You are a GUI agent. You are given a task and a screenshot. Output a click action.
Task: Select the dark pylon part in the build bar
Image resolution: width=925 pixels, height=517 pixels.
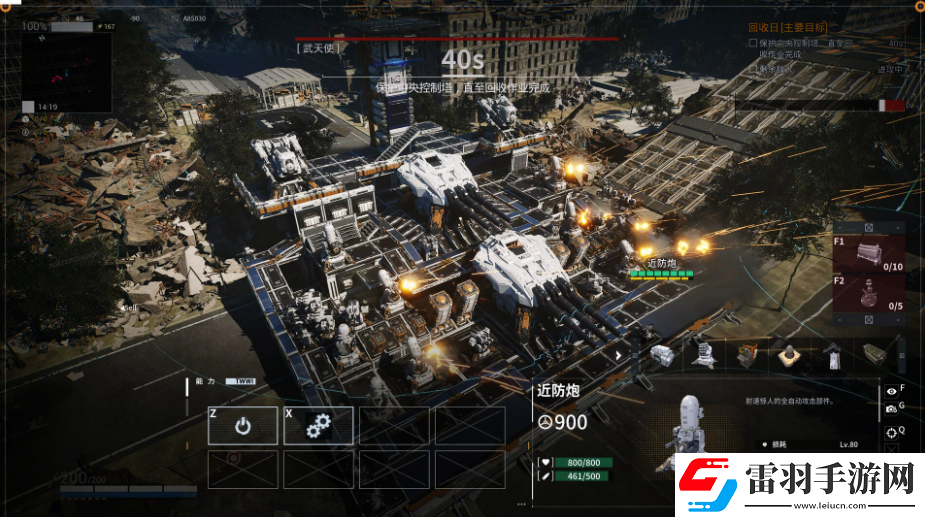pos(831,354)
